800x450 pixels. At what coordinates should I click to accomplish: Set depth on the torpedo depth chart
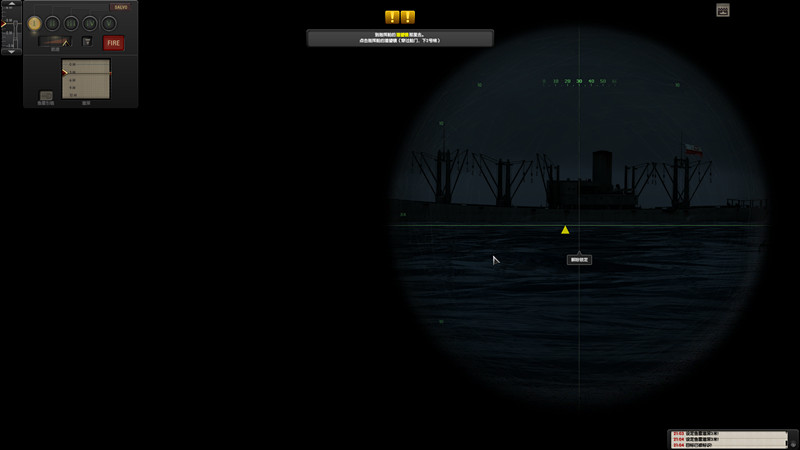pyautogui.click(x=86, y=79)
